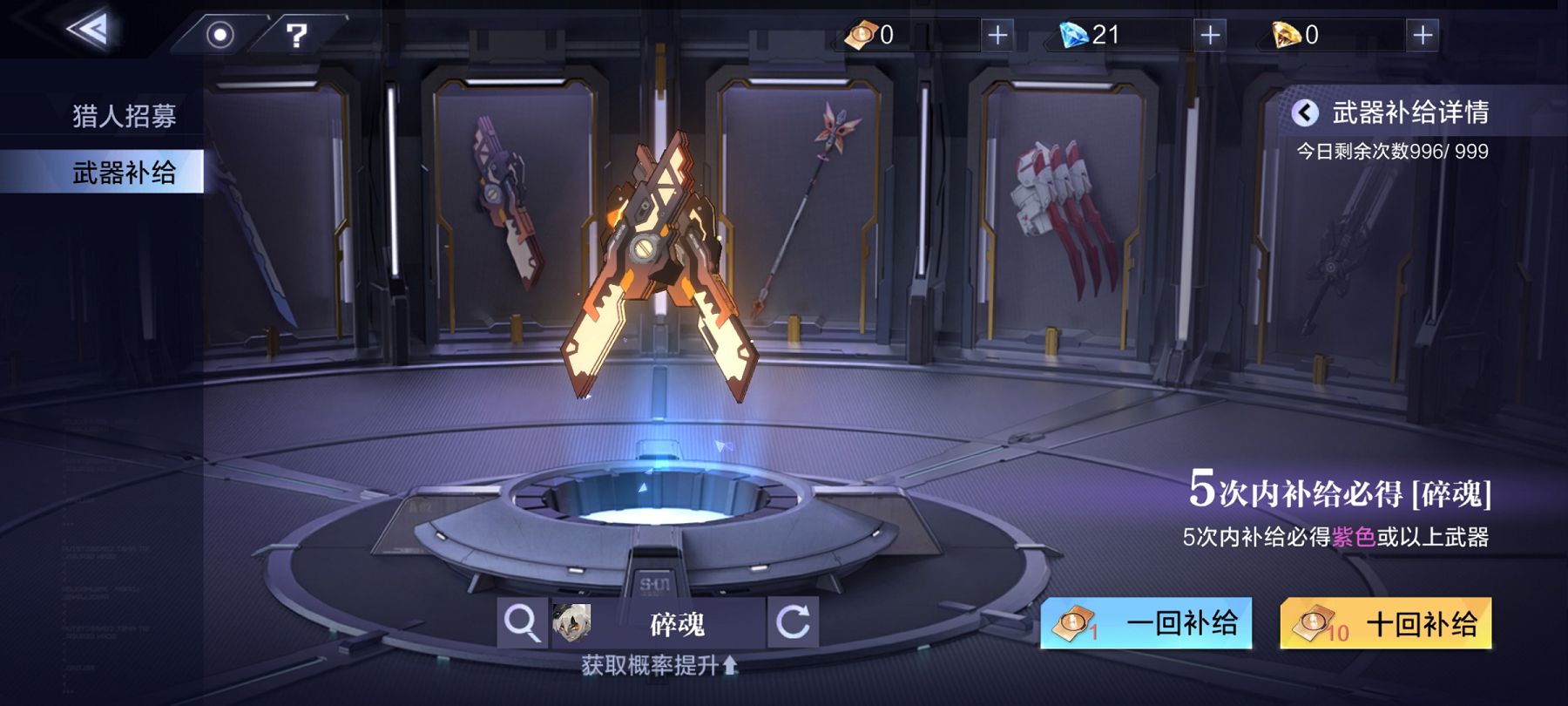Click the circular record icon button

[220, 35]
